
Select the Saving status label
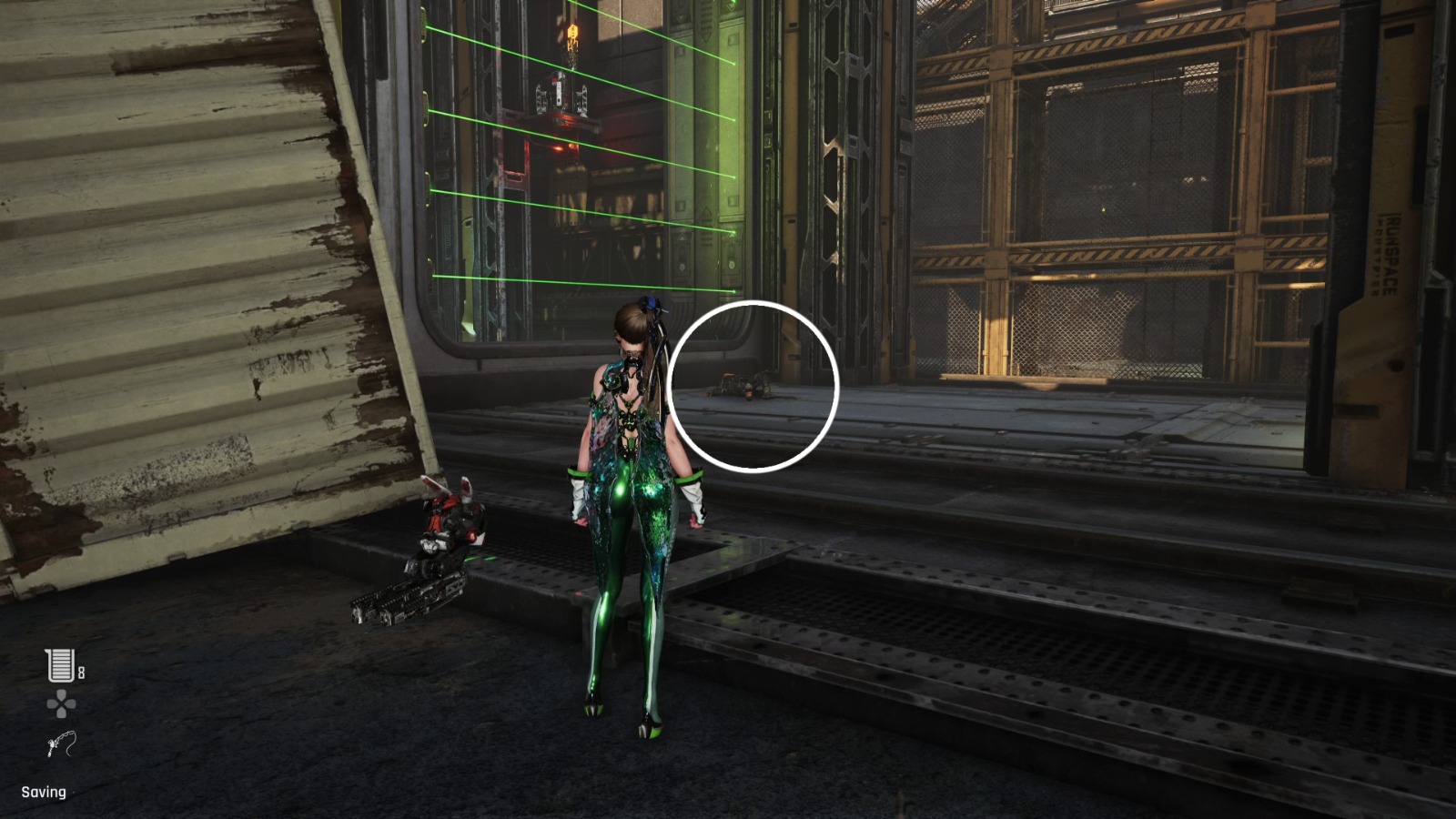44,793
